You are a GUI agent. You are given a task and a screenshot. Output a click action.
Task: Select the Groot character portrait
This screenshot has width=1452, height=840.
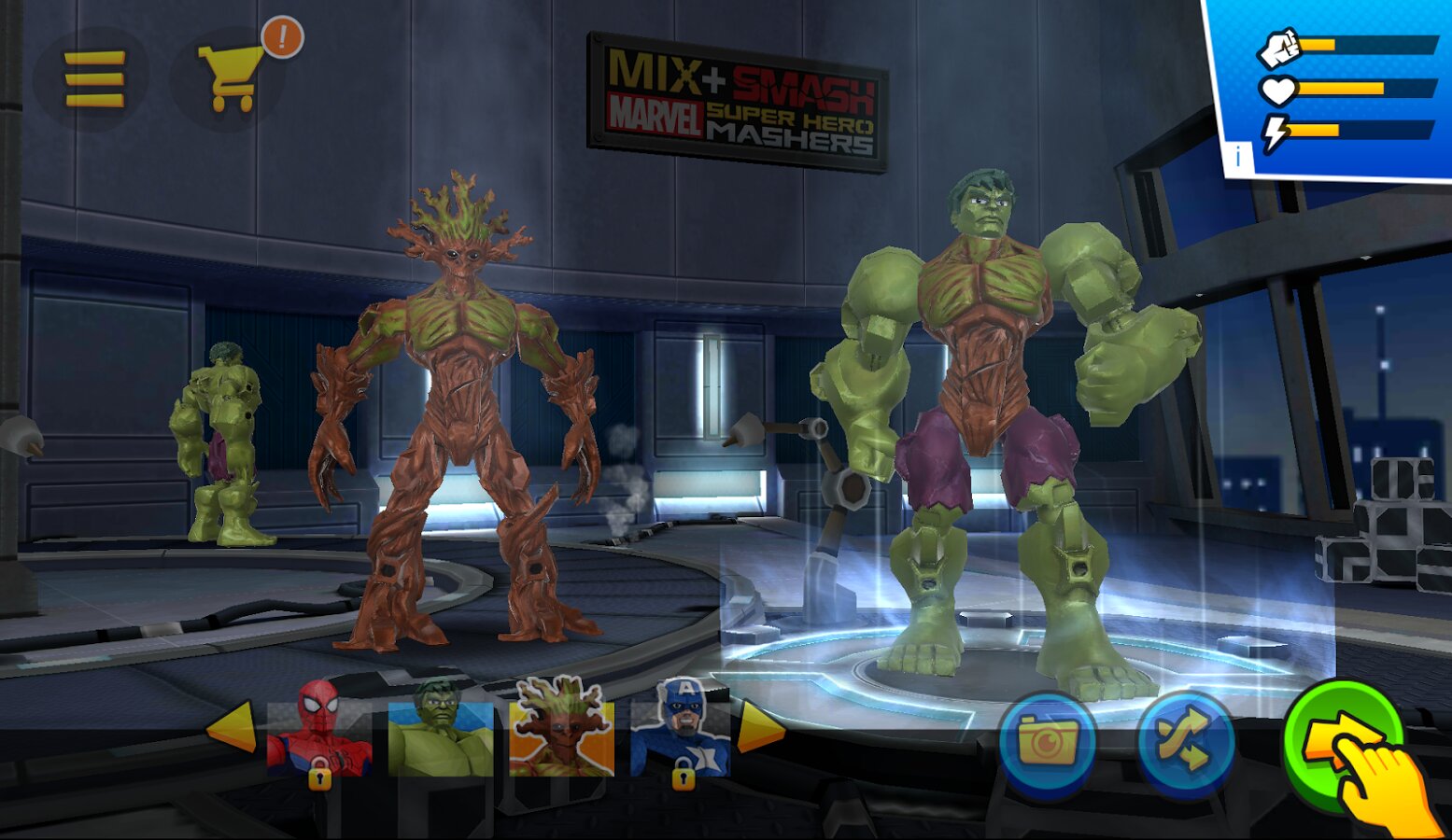click(561, 730)
